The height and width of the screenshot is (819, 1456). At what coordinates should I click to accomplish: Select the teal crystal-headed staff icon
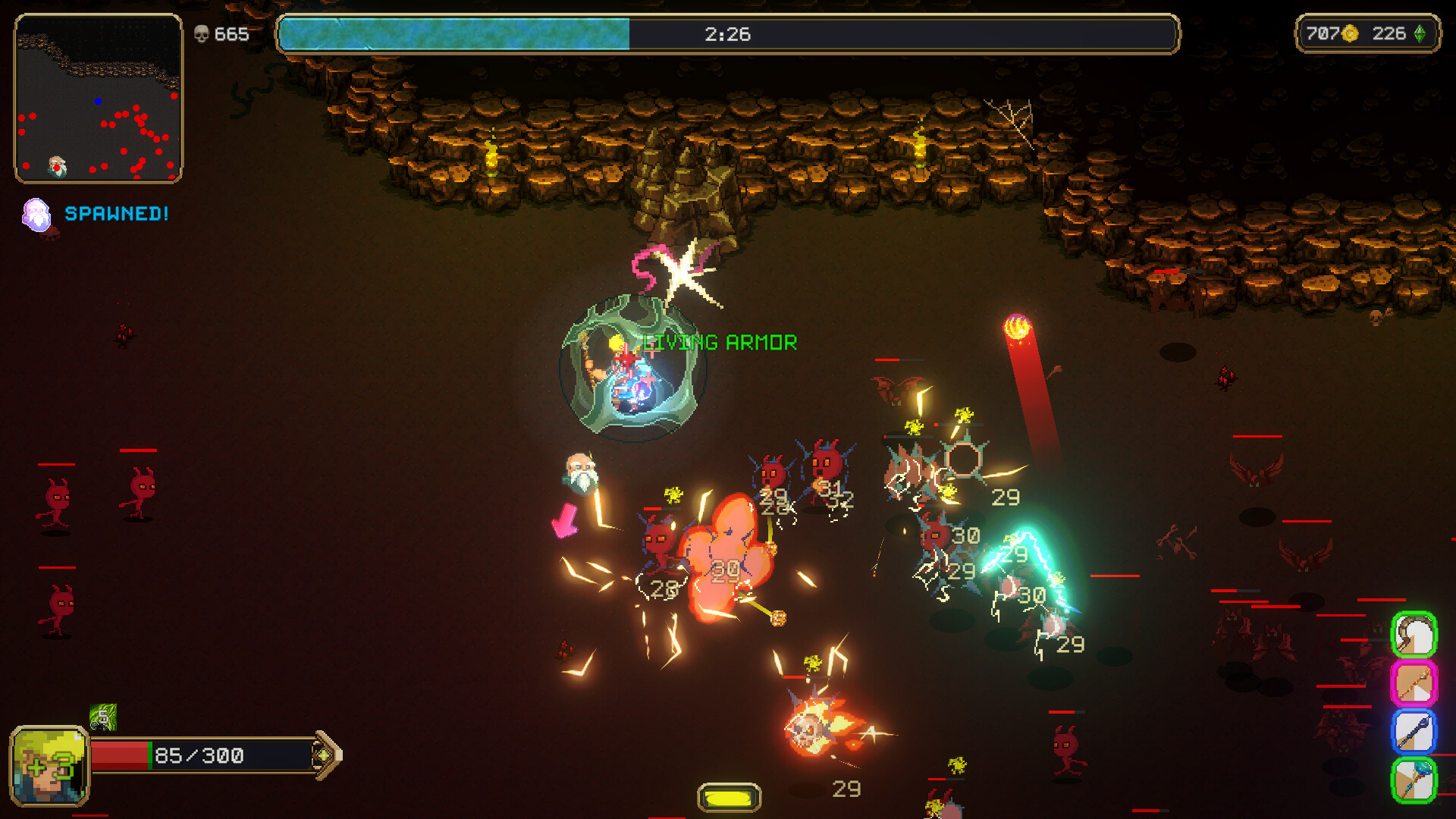point(1414,780)
